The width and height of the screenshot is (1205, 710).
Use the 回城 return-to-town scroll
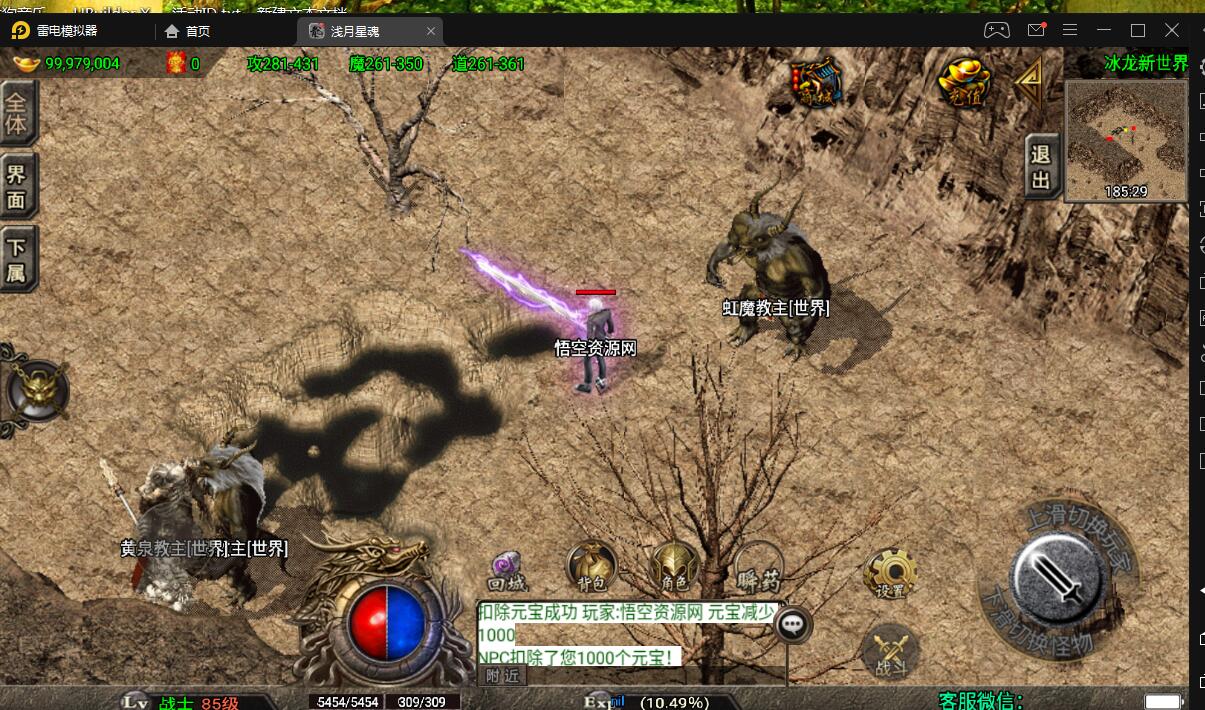point(507,571)
